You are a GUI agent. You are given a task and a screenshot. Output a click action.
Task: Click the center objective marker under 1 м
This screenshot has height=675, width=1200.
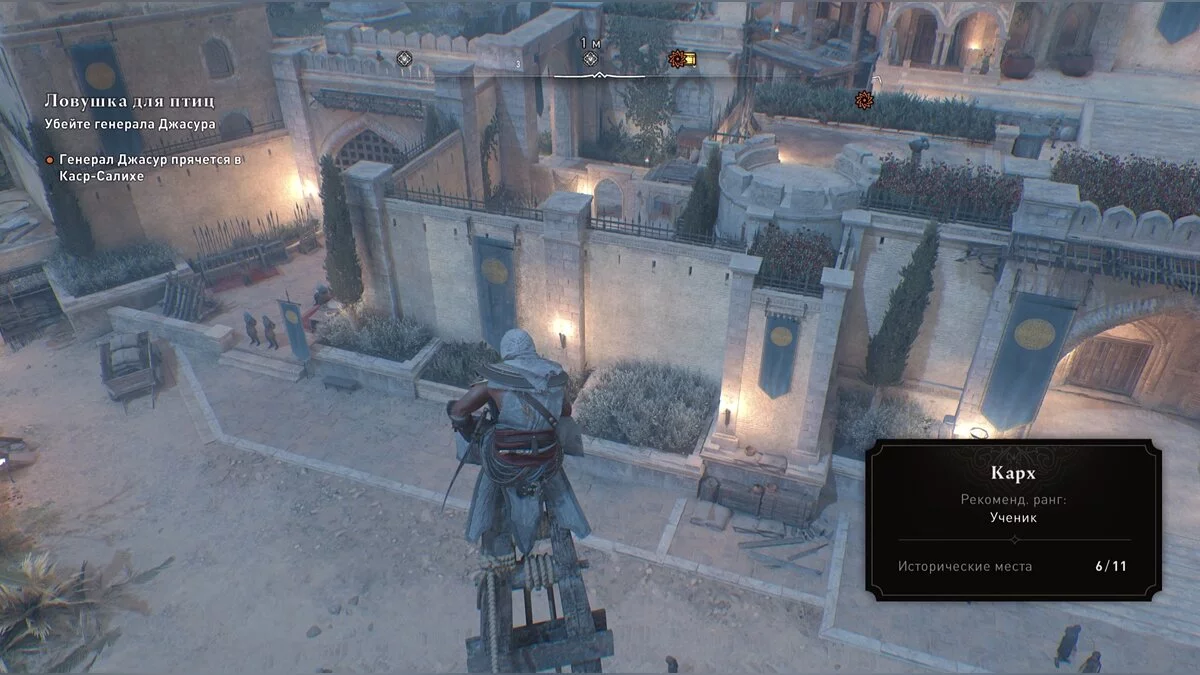tap(591, 60)
